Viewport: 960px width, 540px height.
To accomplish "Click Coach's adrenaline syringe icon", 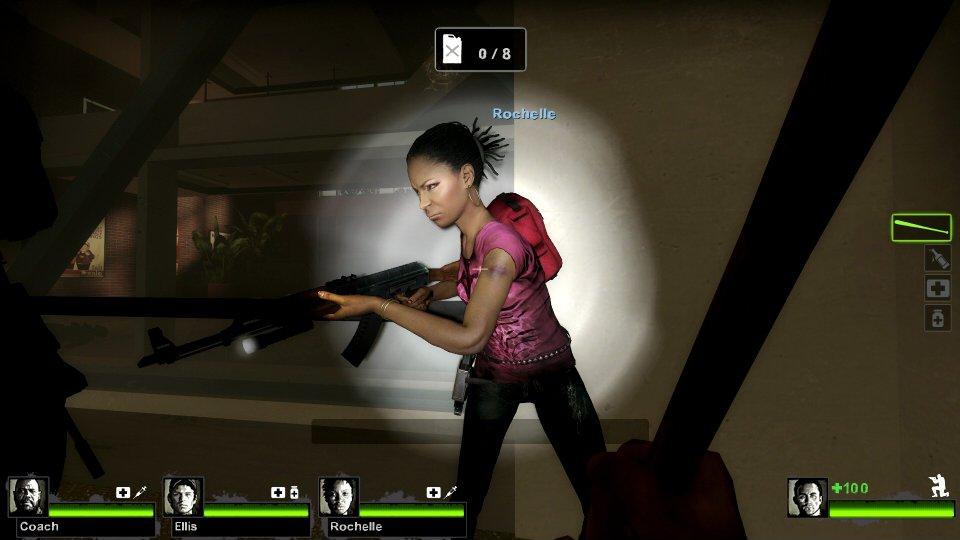I will [x=140, y=492].
